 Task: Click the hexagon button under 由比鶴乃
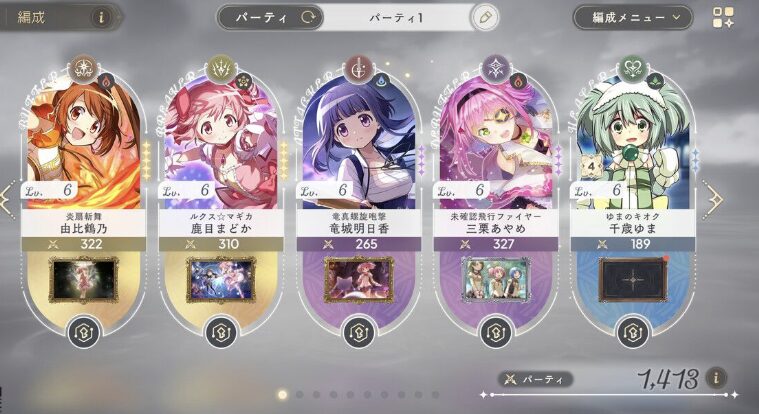pos(84,331)
